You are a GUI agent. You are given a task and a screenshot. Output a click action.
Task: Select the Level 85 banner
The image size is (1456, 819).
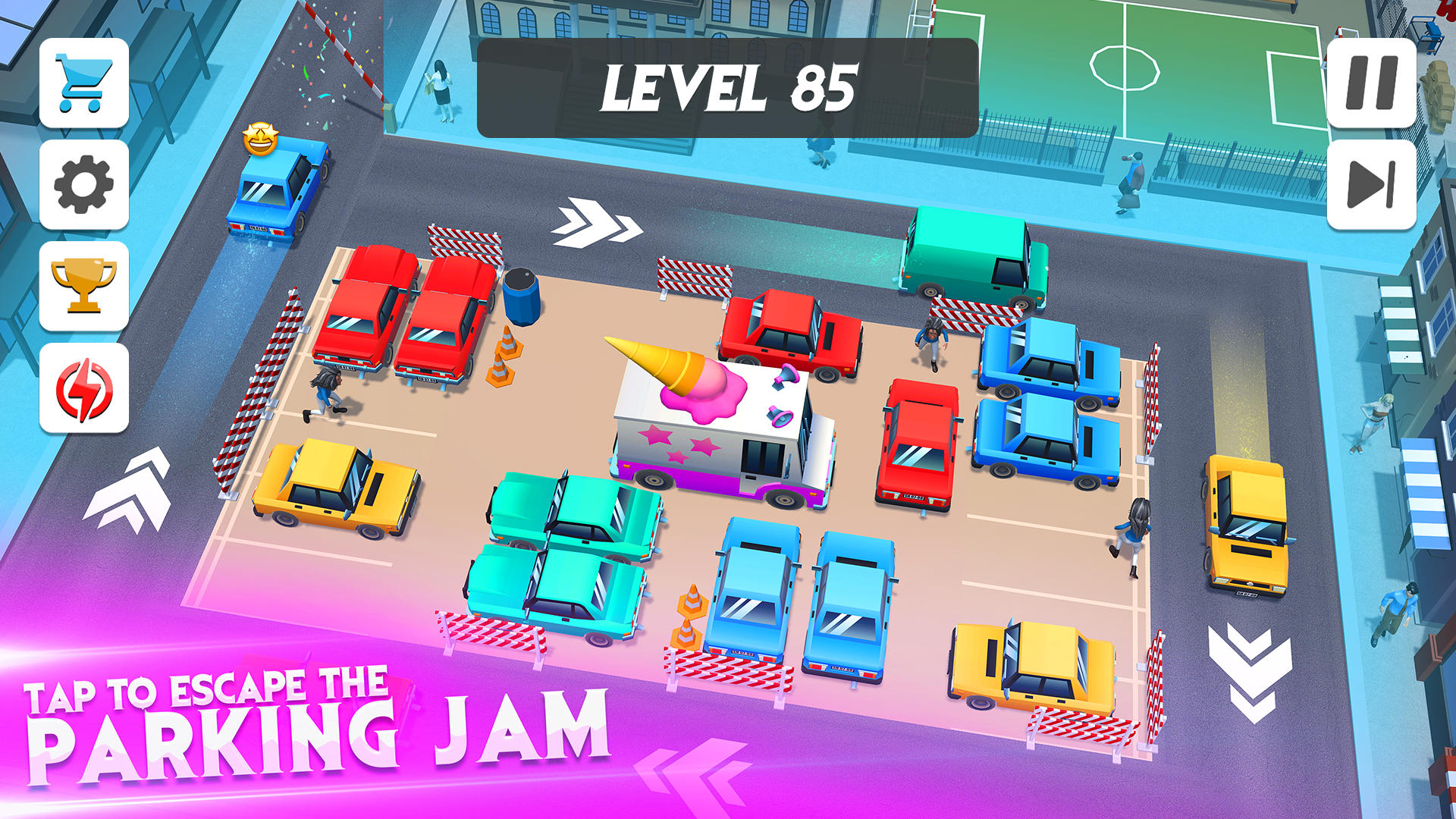pyautogui.click(x=728, y=87)
